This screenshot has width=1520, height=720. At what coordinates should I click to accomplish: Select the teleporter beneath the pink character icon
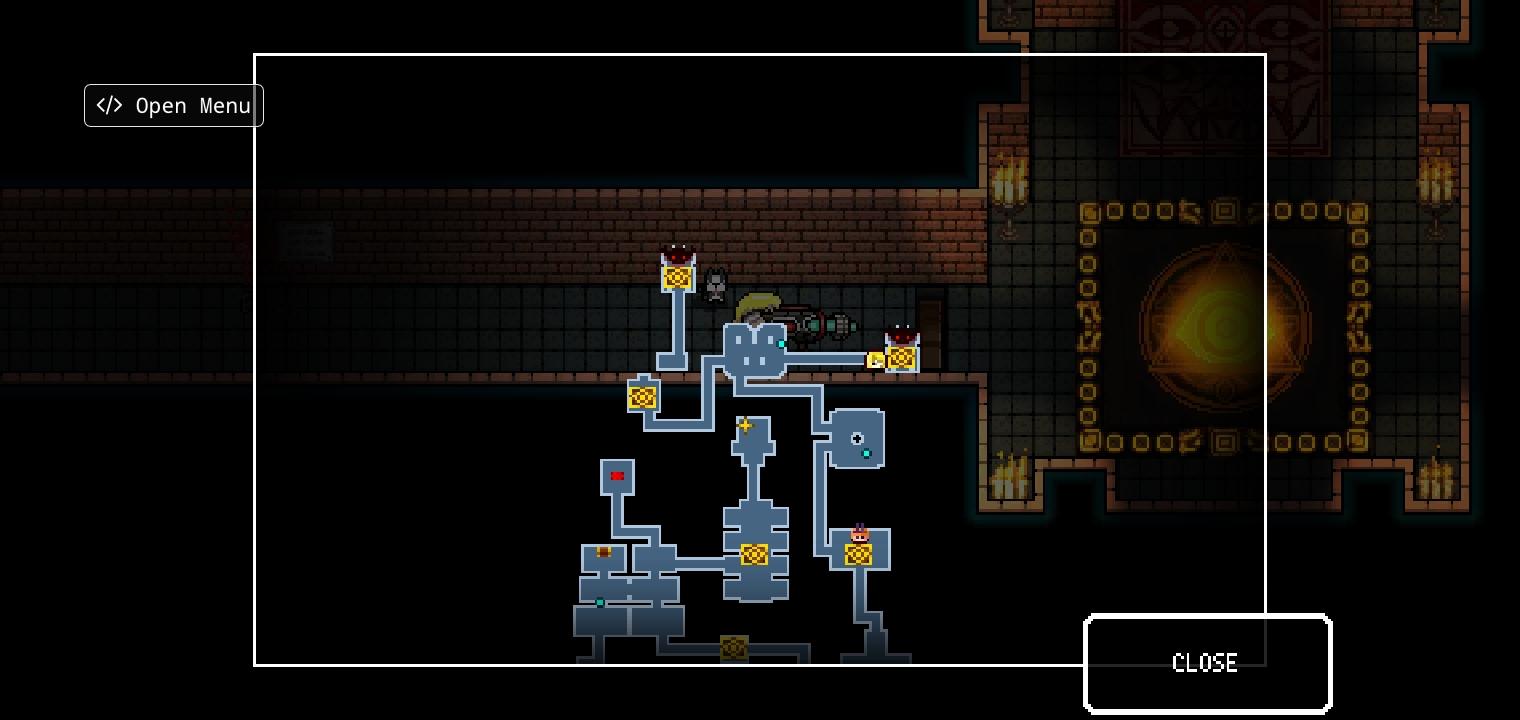coord(858,554)
